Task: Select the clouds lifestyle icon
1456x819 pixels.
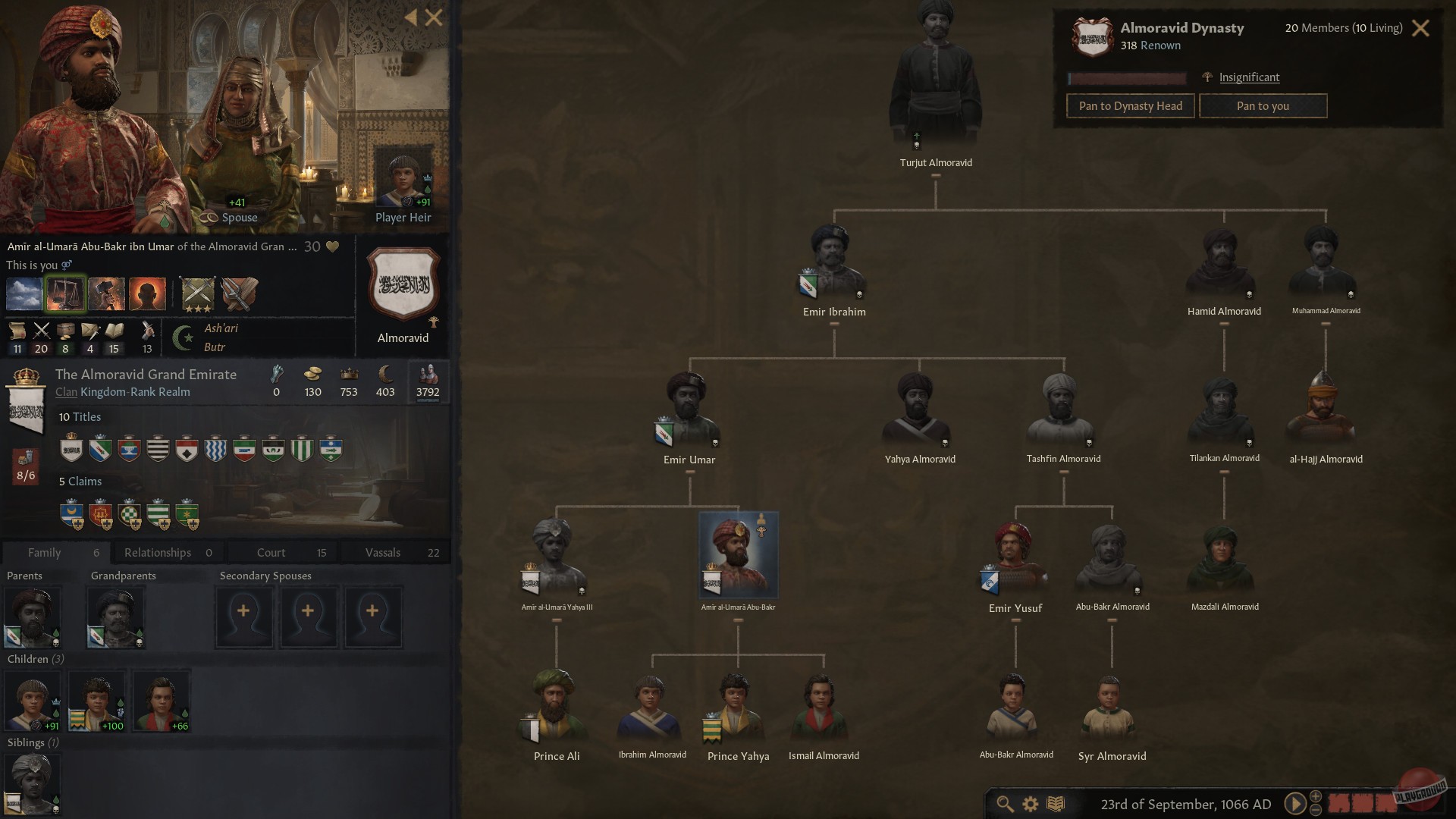Action: 24,293
